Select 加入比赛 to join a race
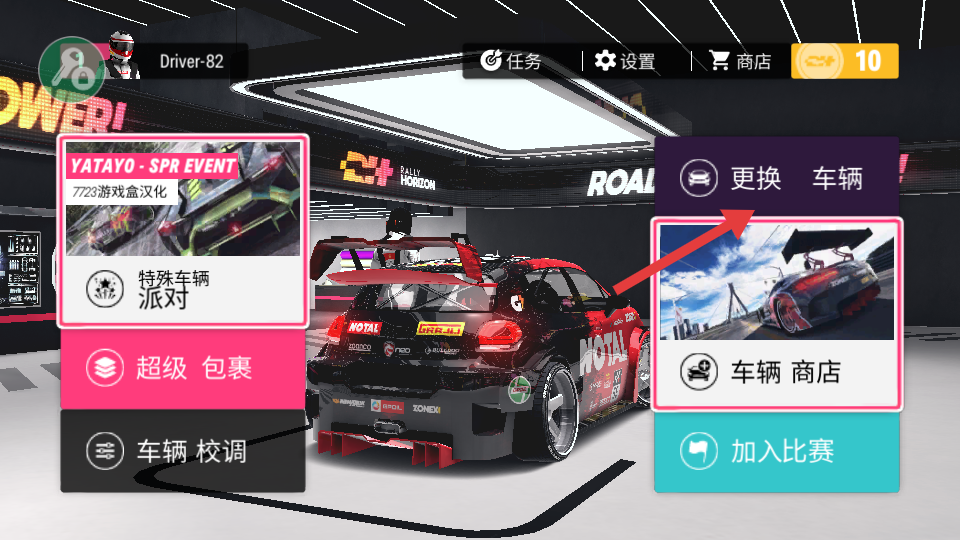The width and height of the screenshot is (960, 540). pos(777,451)
